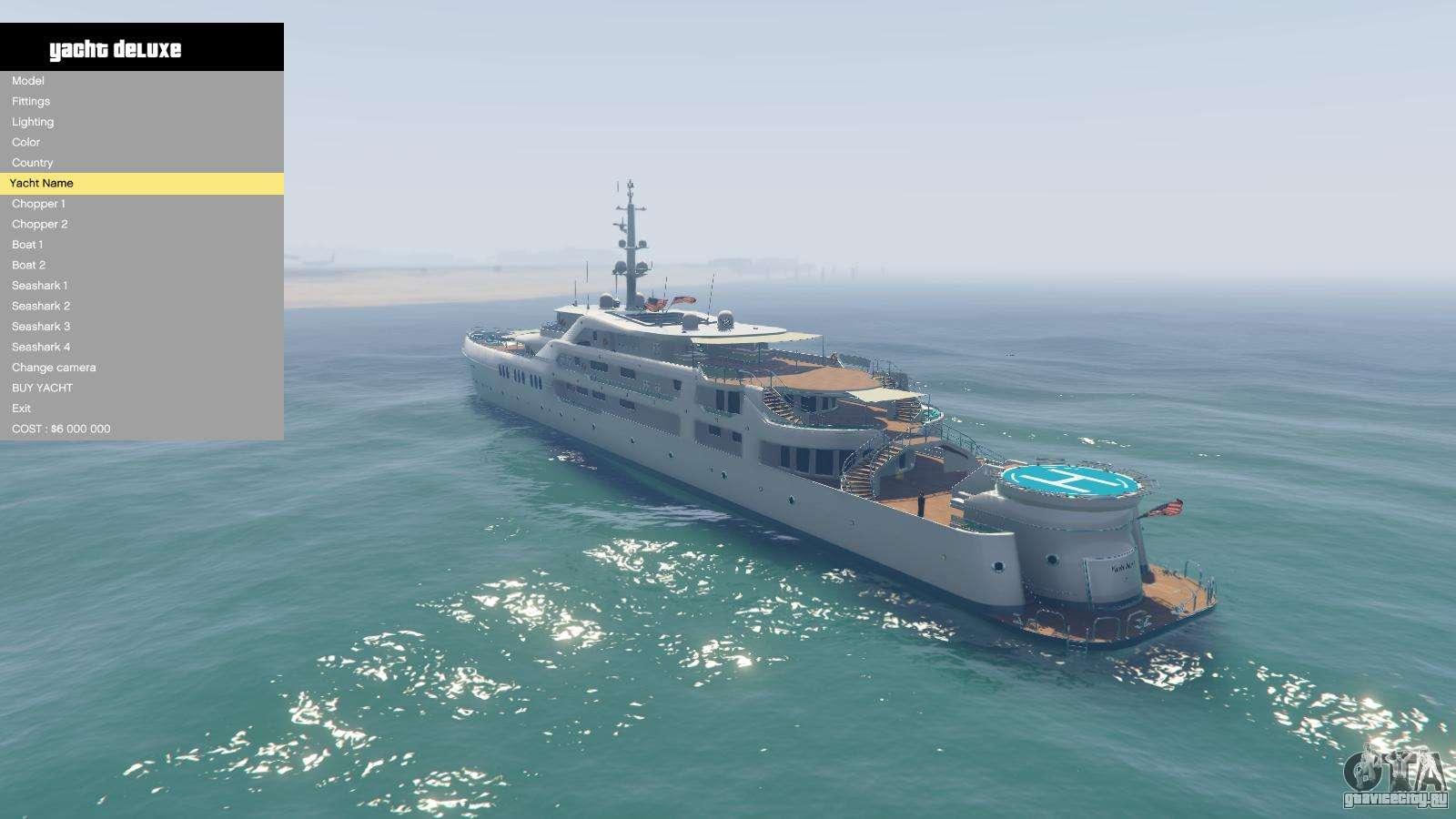Activate the Change camera option
Image resolution: width=1456 pixels, height=819 pixels.
pos(54,368)
